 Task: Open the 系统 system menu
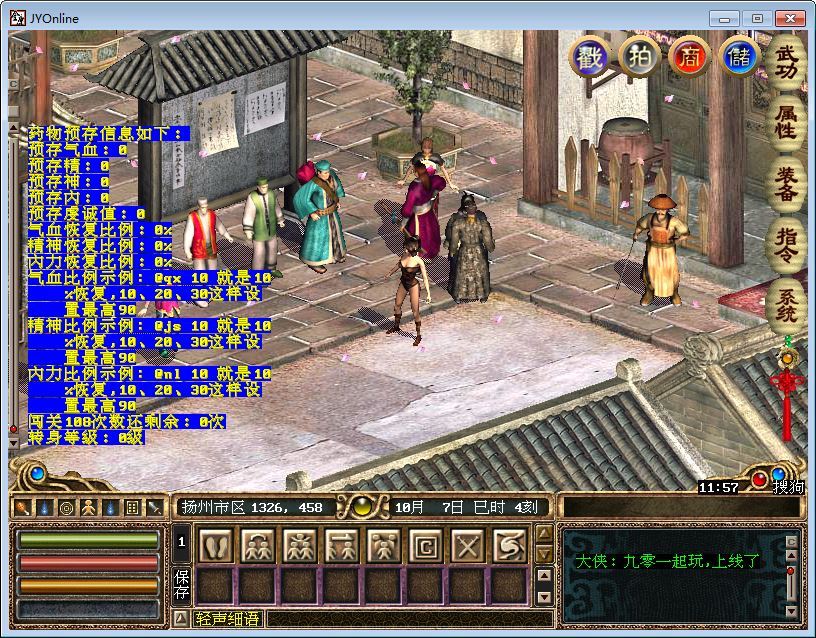(x=787, y=306)
